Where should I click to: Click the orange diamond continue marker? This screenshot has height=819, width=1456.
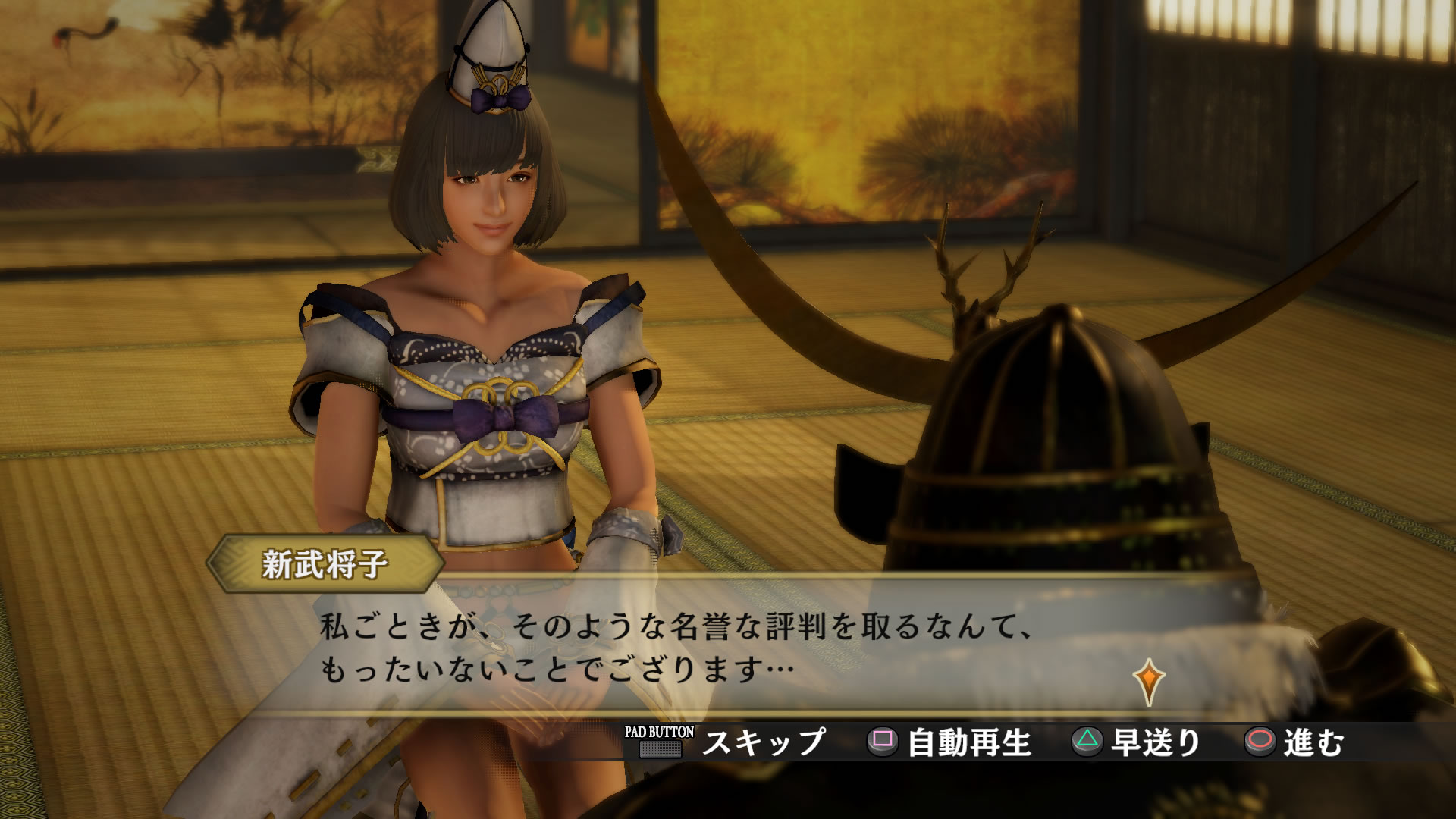[1149, 680]
